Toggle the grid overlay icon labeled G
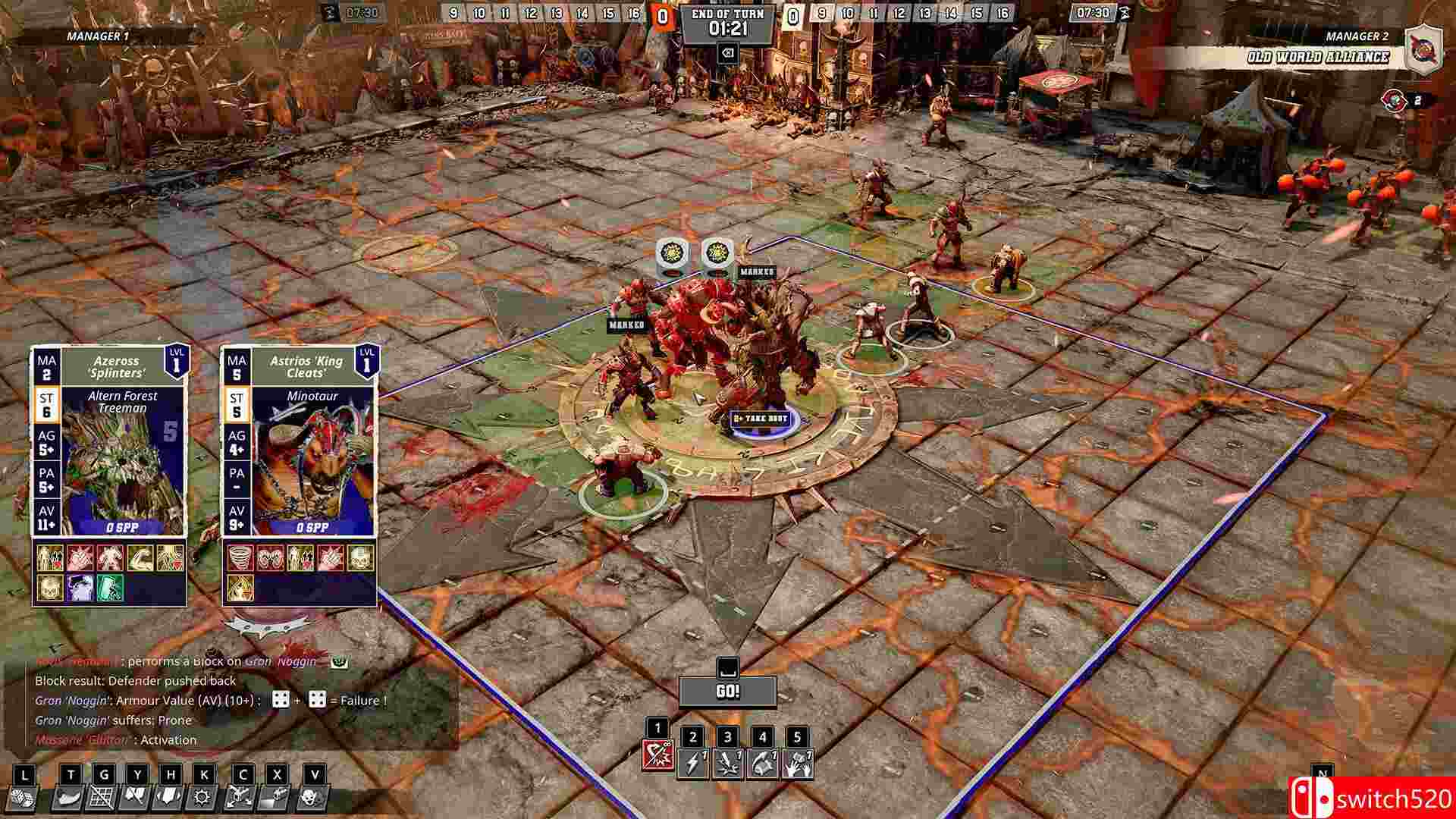This screenshot has width=1456, height=819. coord(101,798)
